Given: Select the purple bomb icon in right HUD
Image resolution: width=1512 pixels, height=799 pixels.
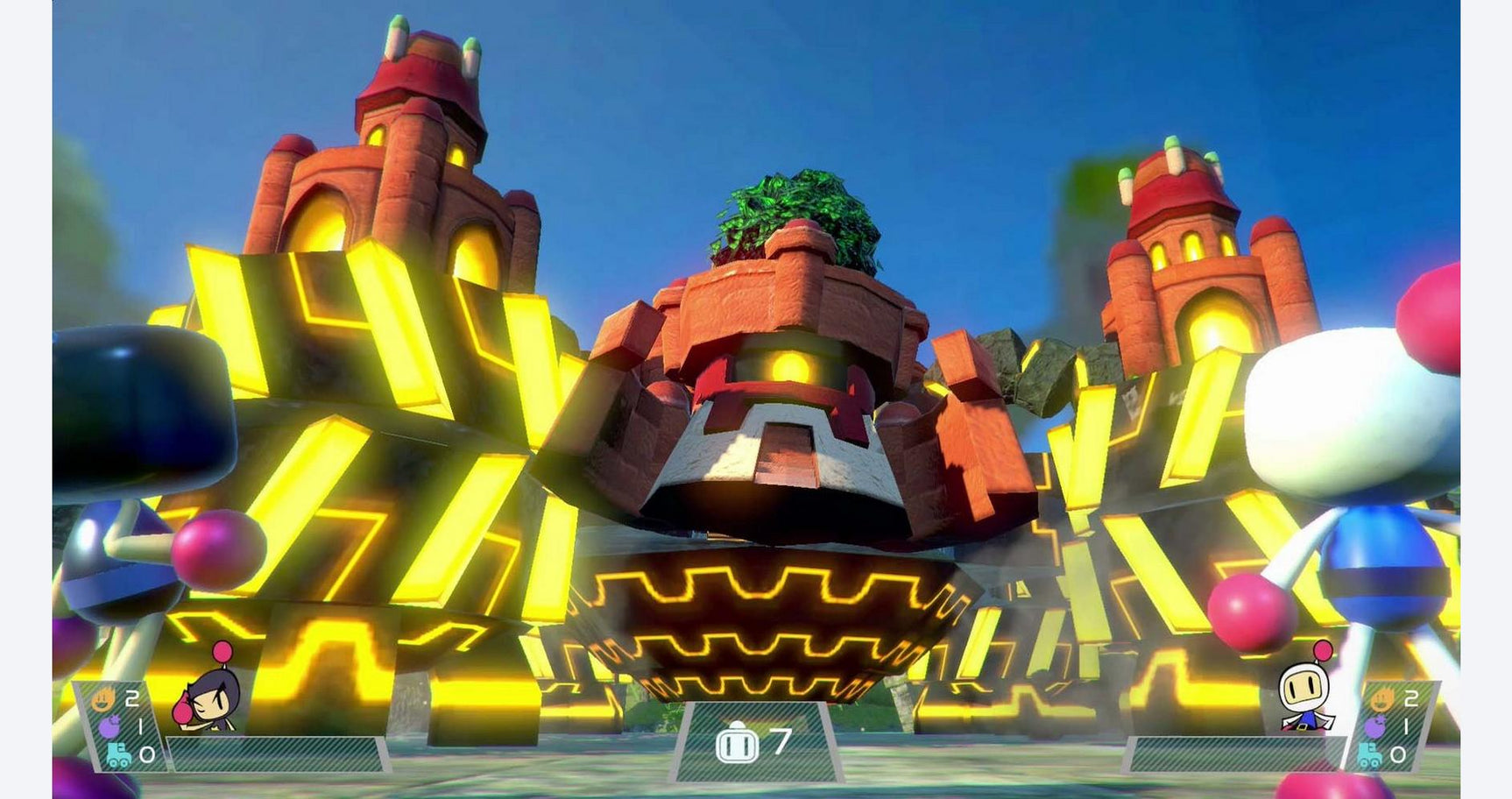Looking at the screenshot, I should (1374, 725).
